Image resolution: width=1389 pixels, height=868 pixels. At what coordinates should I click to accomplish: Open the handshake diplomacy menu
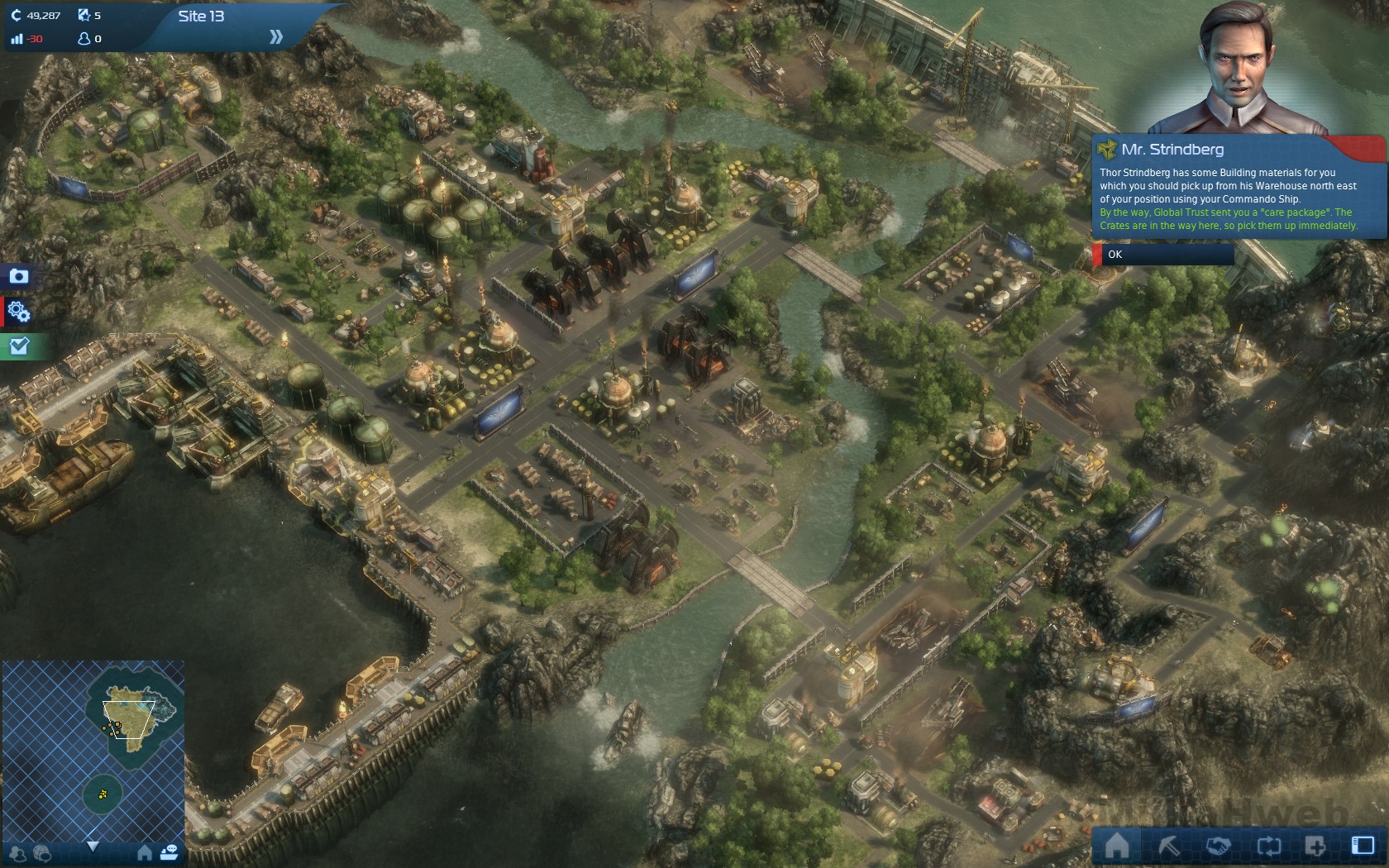click(x=1218, y=846)
